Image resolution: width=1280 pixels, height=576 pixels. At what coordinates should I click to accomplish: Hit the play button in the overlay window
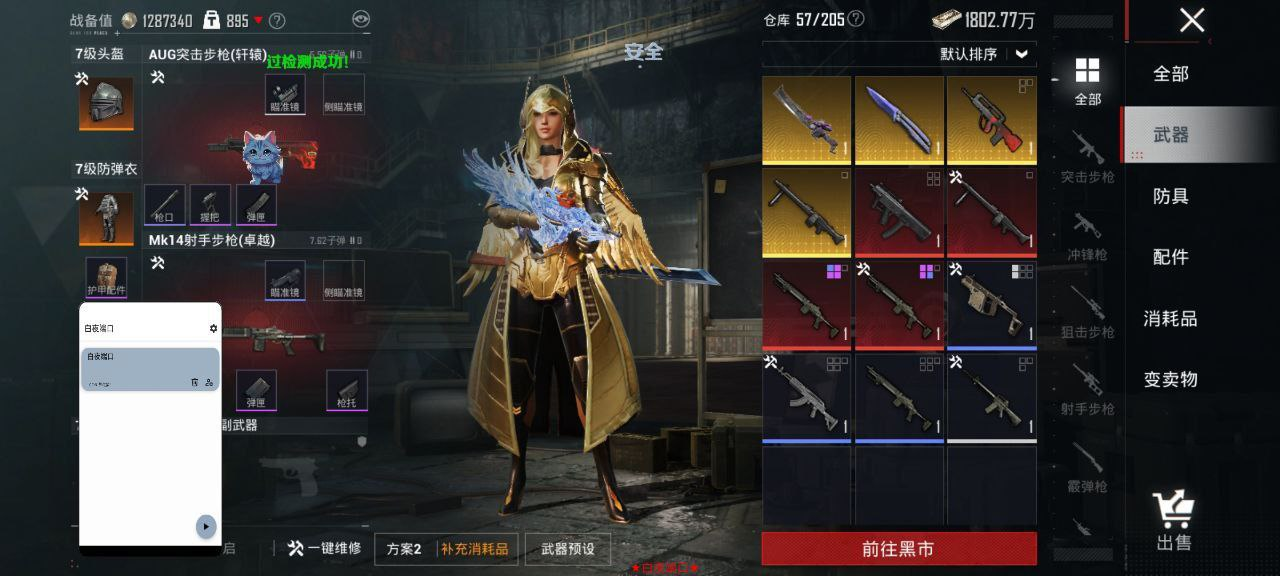[206, 526]
